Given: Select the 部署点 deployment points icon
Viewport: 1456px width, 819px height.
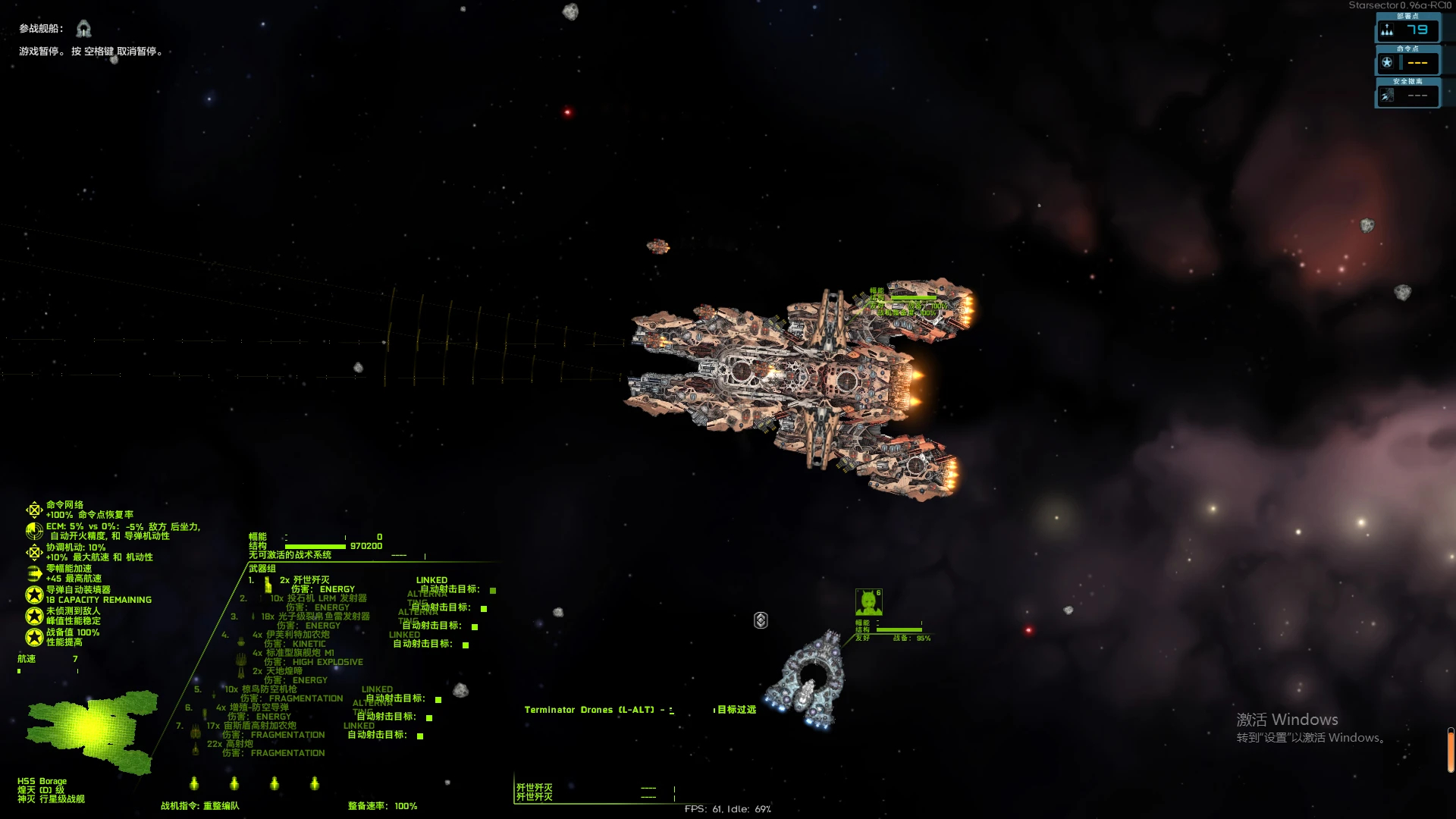Looking at the screenshot, I should coord(1387,30).
